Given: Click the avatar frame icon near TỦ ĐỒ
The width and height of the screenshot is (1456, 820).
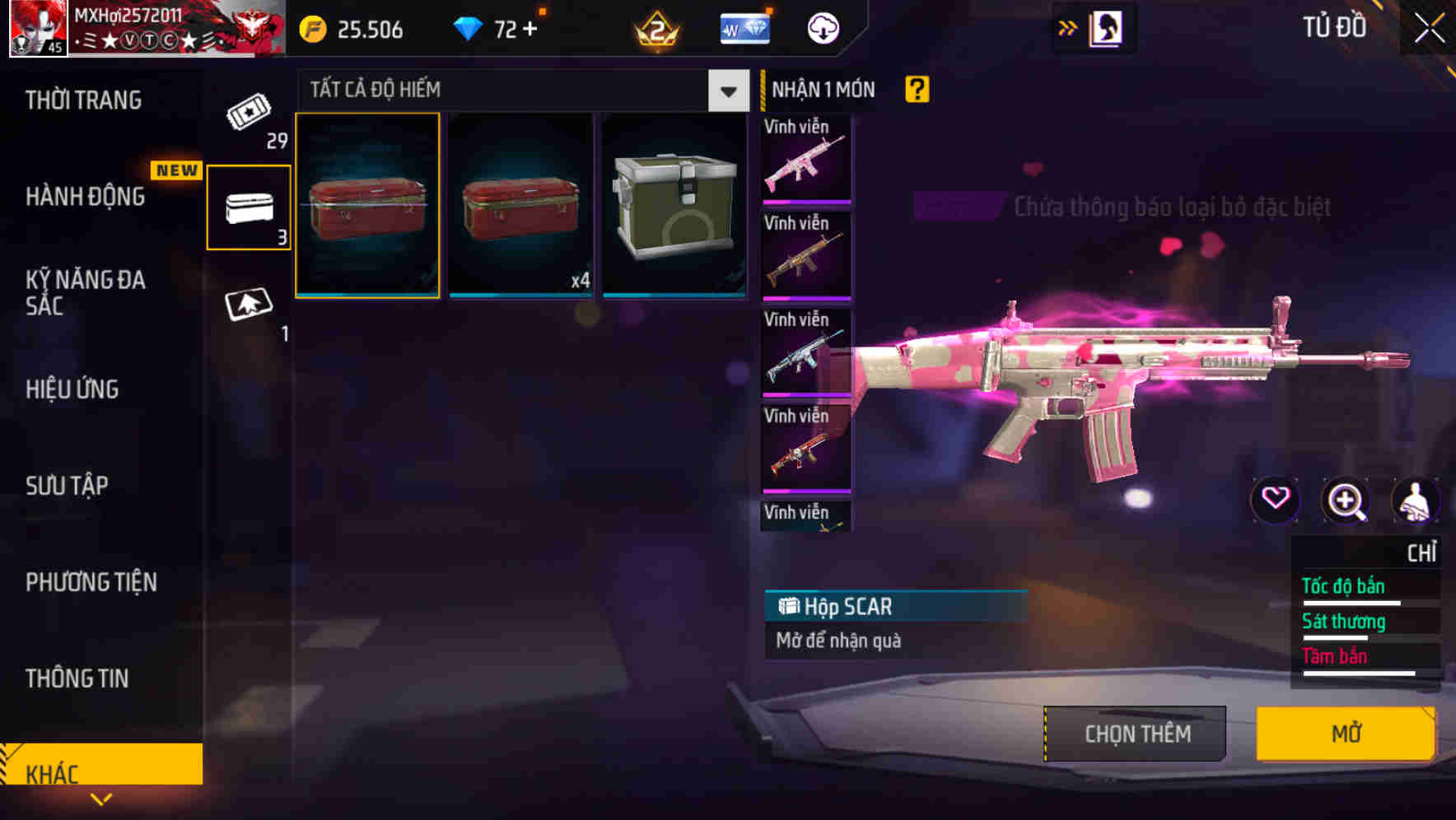Looking at the screenshot, I should click(x=1106, y=27).
